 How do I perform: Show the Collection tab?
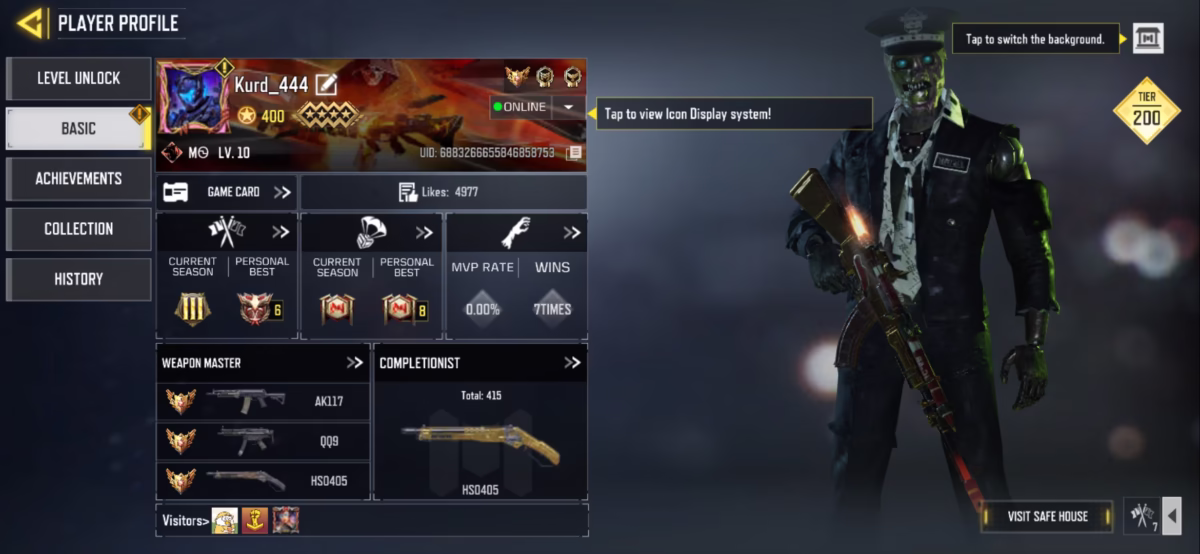78,229
